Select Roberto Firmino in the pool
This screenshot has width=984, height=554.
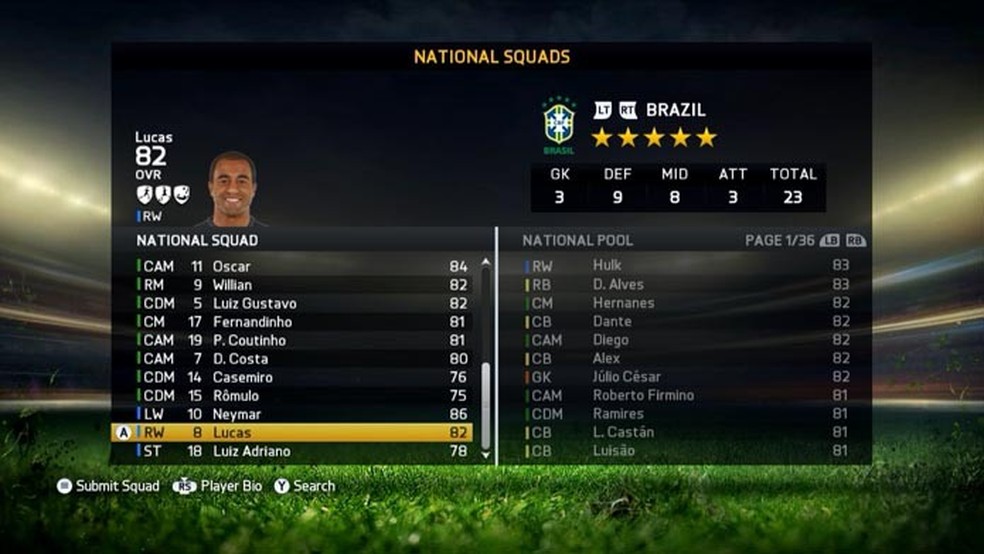[690, 396]
